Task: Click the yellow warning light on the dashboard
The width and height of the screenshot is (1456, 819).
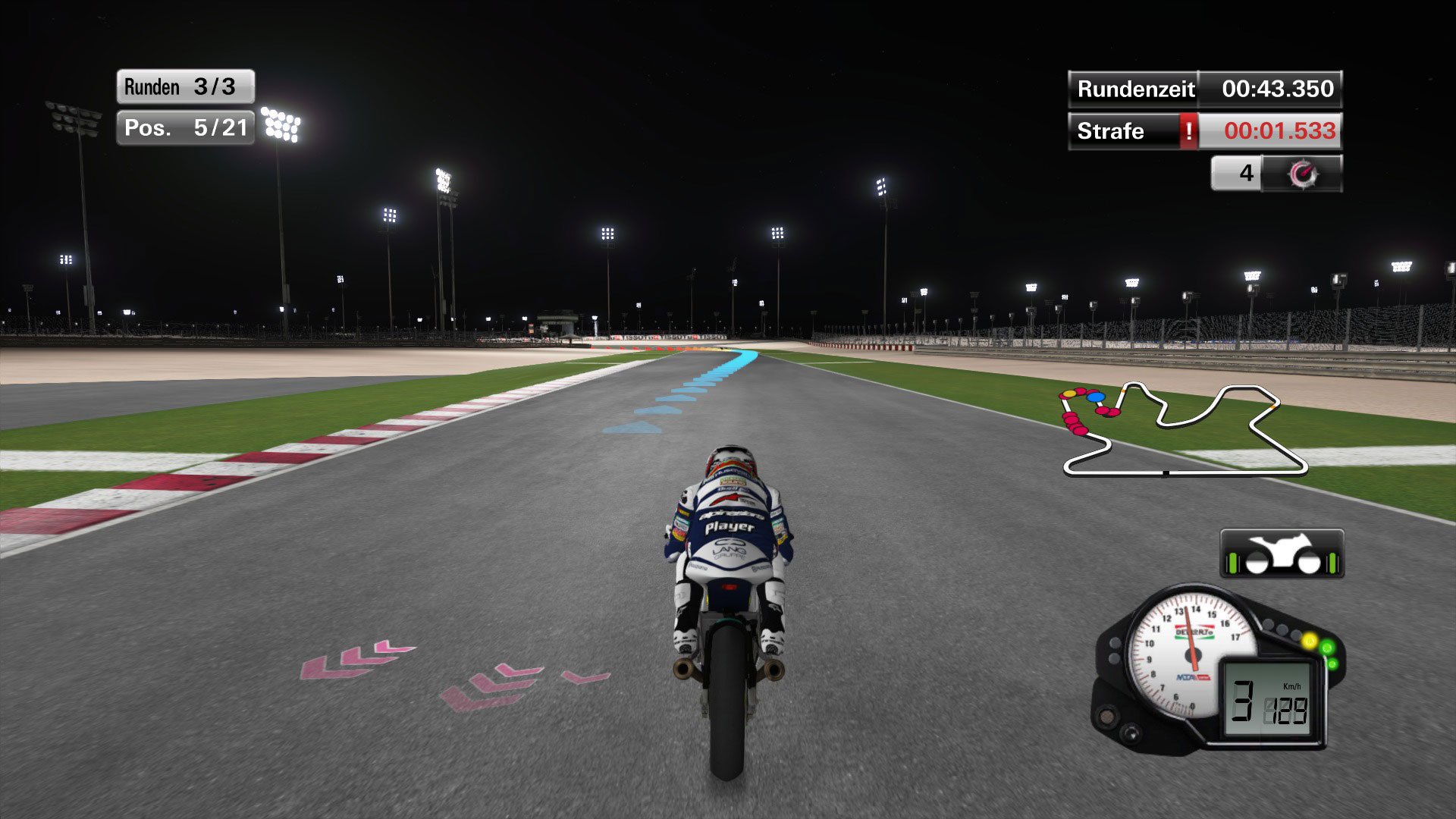Action: (1310, 642)
